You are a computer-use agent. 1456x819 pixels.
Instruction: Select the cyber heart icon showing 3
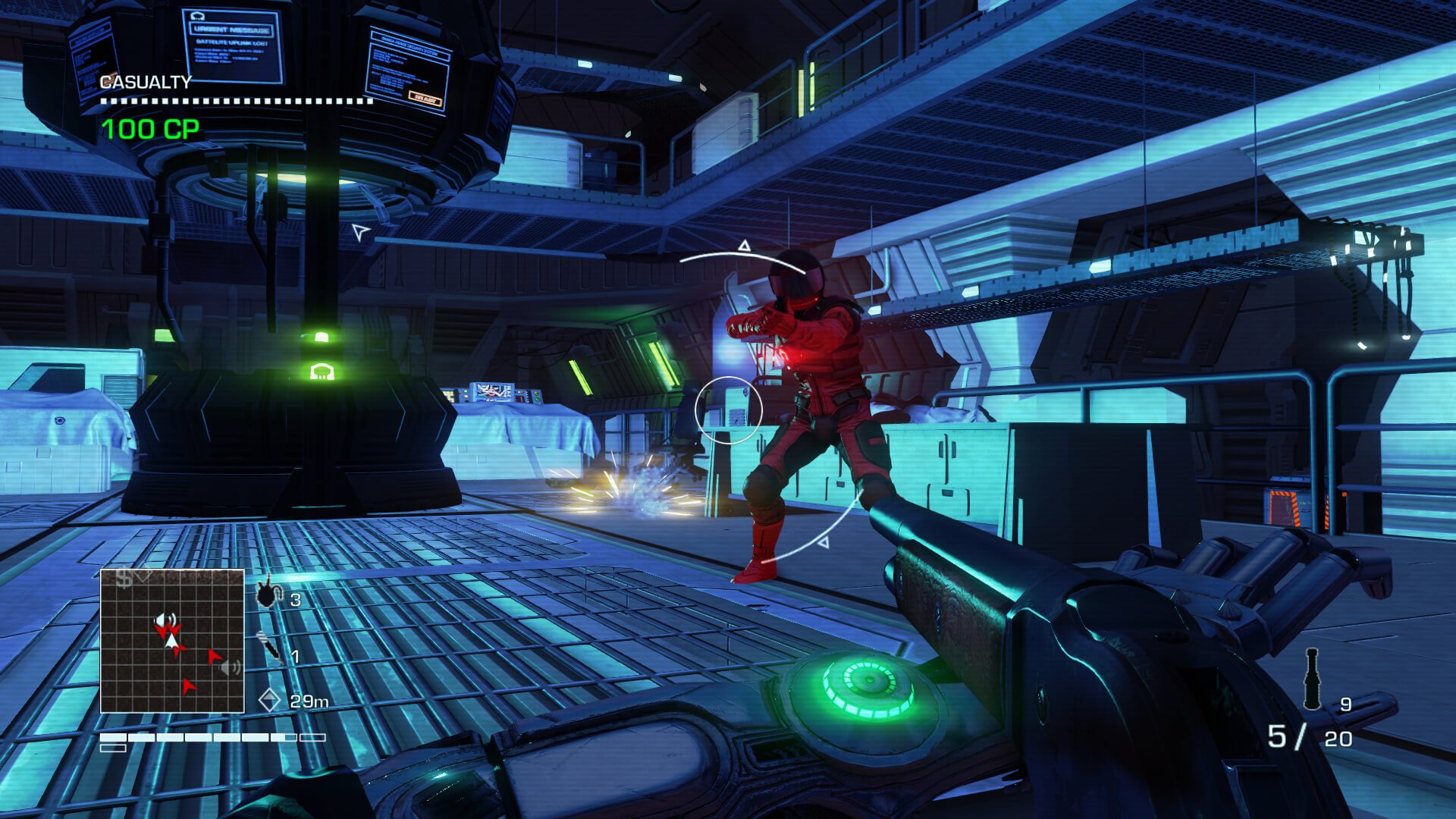pyautogui.click(x=268, y=593)
